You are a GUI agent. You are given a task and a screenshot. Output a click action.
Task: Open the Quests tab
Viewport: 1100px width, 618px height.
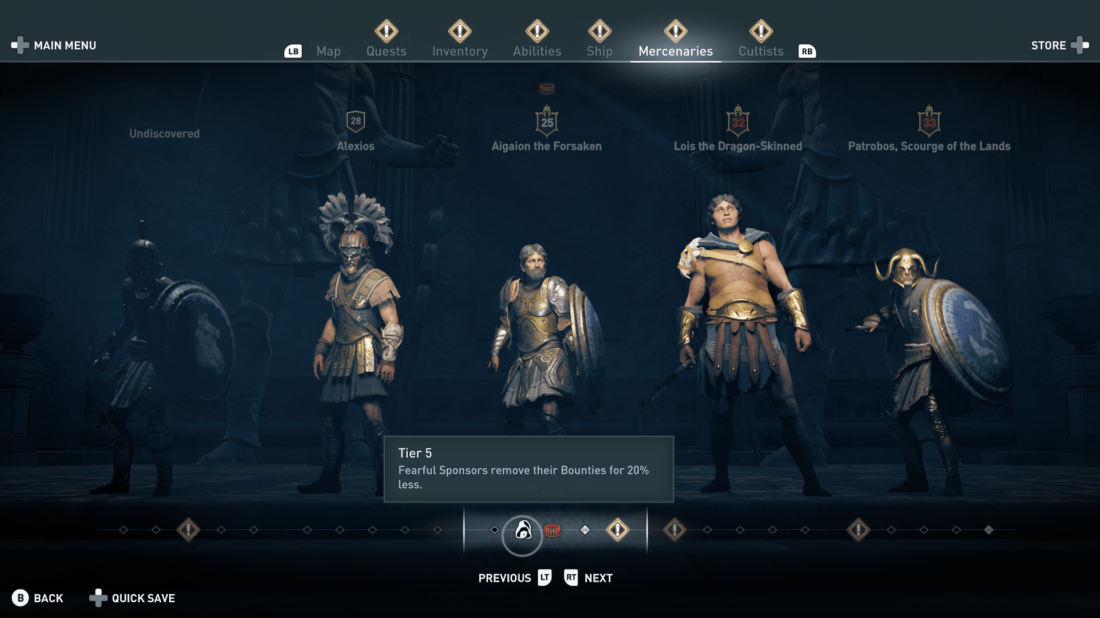[386, 51]
